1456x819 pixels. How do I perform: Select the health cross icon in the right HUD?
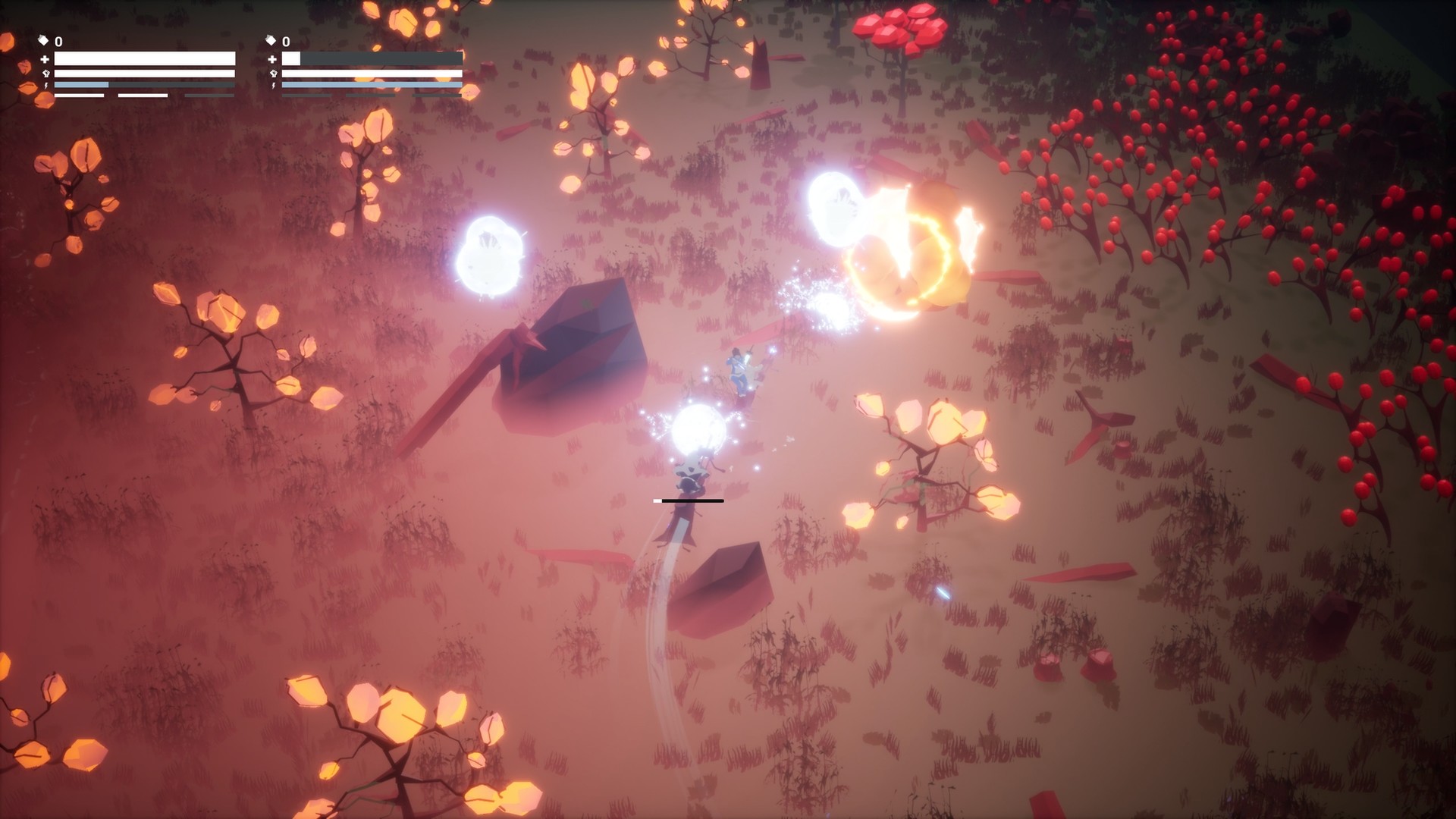(272, 58)
